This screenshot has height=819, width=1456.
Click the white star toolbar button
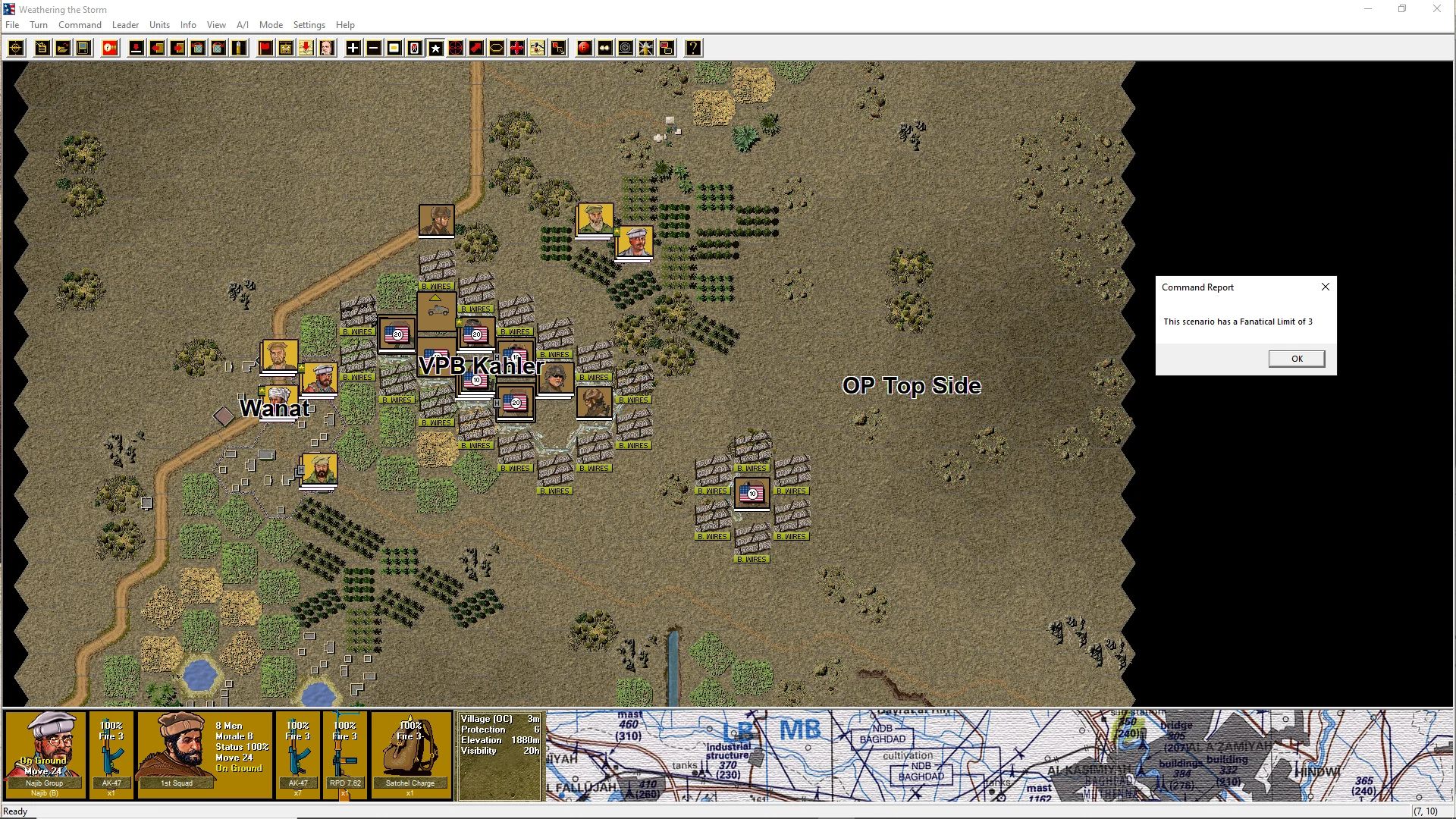point(435,49)
